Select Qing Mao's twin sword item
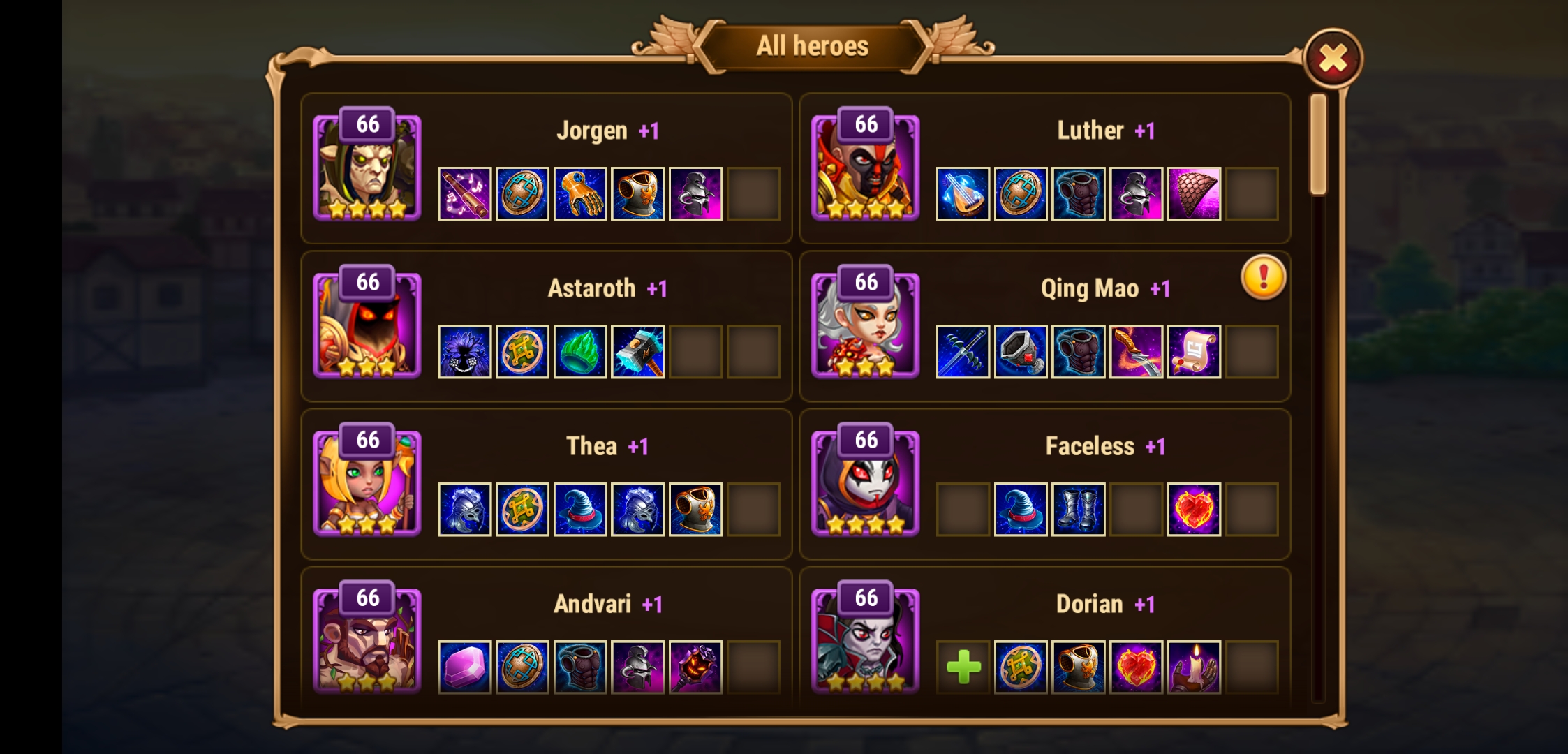Image resolution: width=1568 pixels, height=754 pixels. pos(963,351)
